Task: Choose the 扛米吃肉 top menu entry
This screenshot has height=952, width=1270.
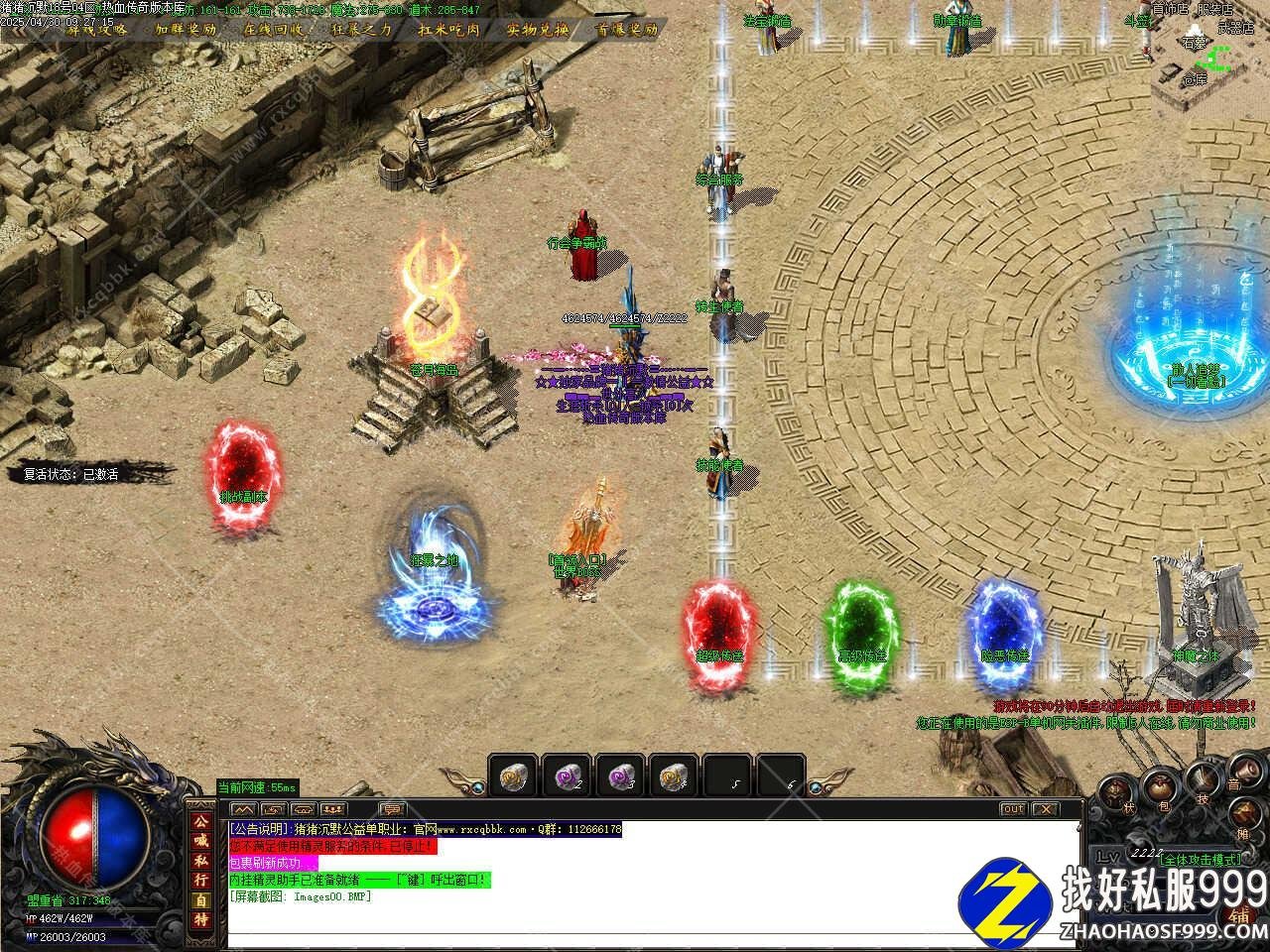Action: point(449,29)
